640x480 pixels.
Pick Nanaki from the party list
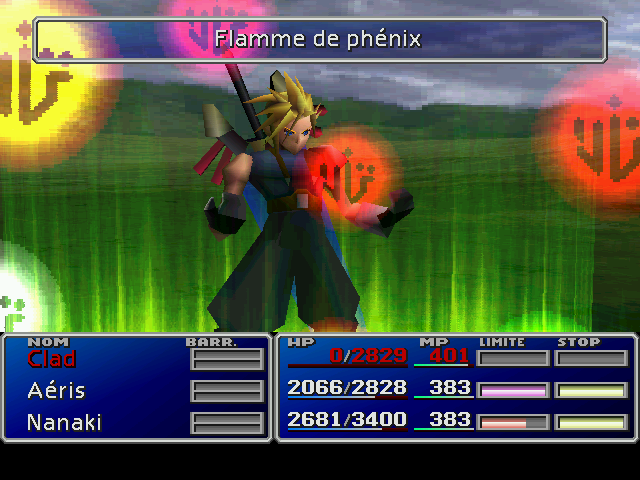[65, 423]
